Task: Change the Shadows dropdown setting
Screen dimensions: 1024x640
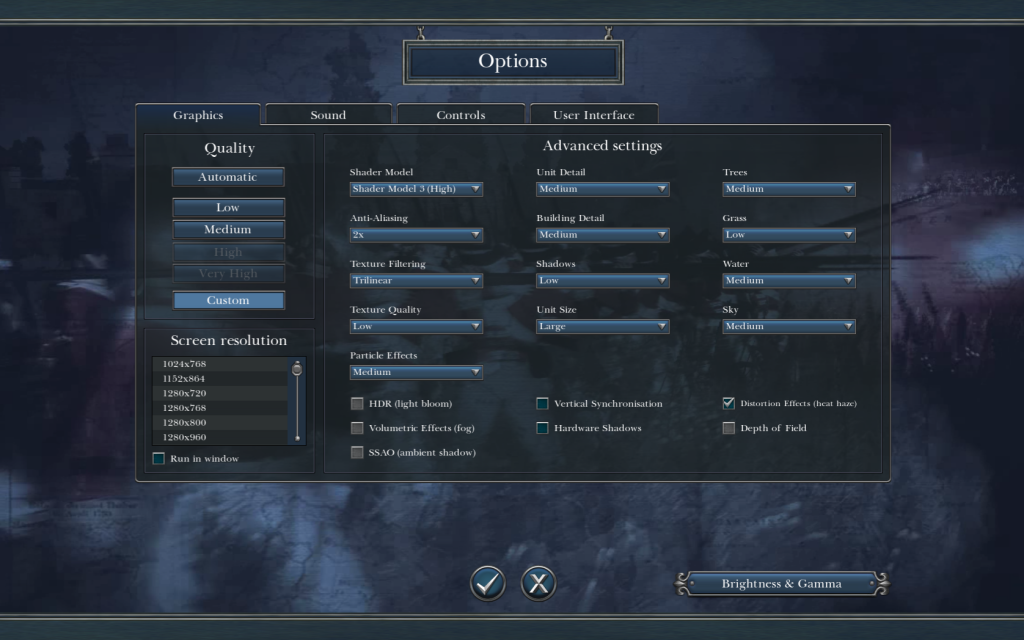Action: click(603, 281)
